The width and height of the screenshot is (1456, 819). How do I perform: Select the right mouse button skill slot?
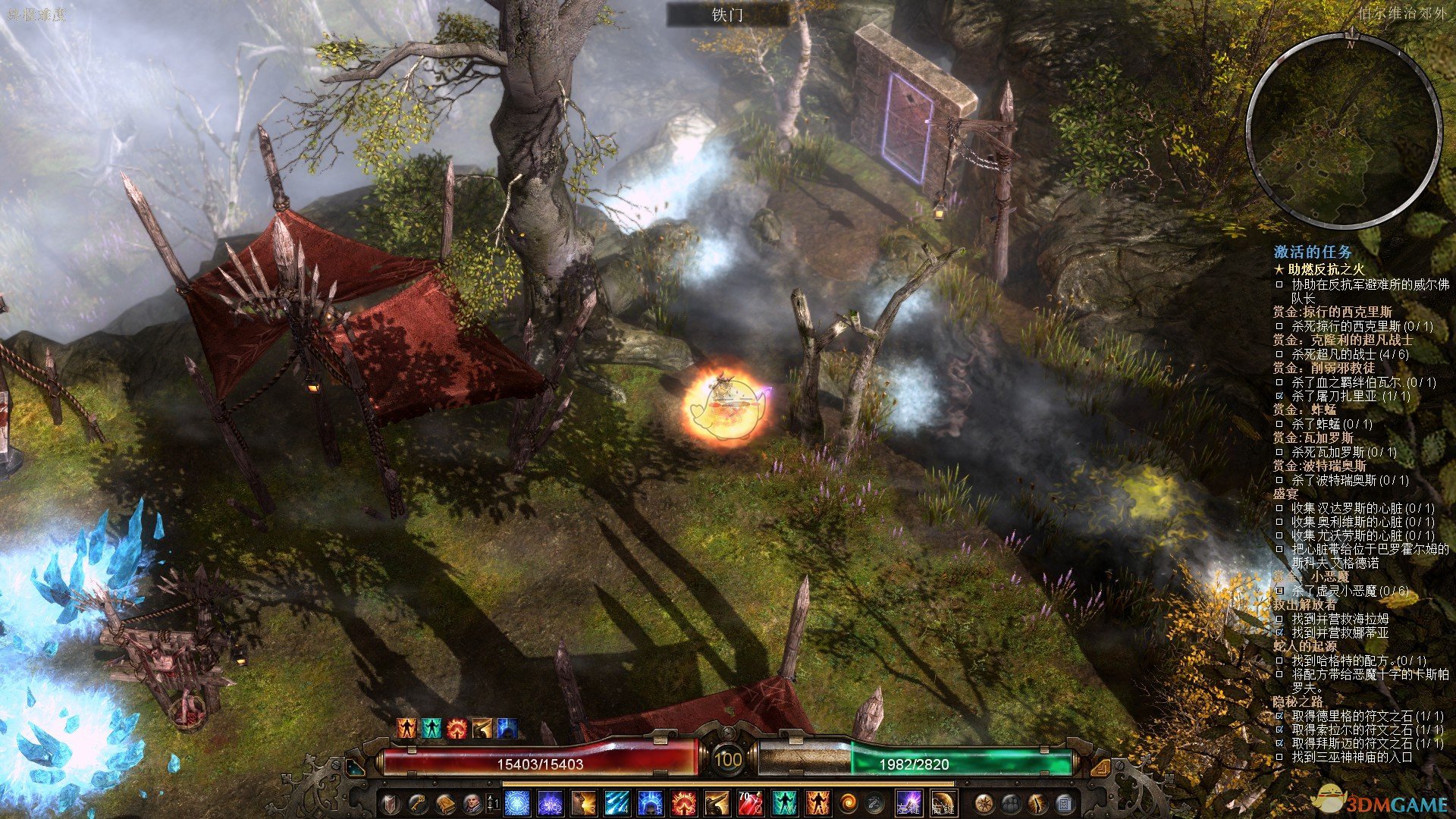[x=943, y=802]
